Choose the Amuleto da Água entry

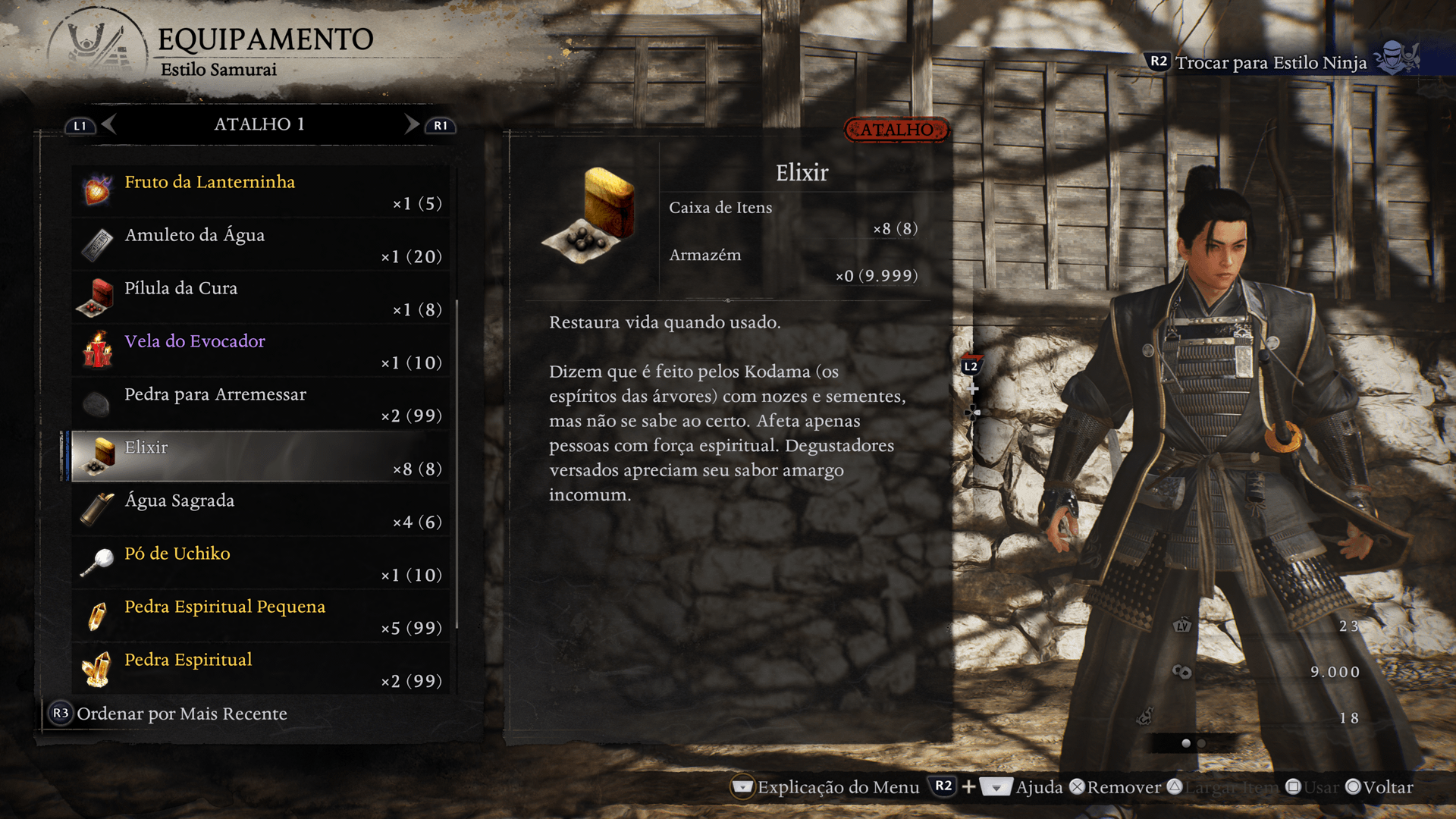(260, 245)
